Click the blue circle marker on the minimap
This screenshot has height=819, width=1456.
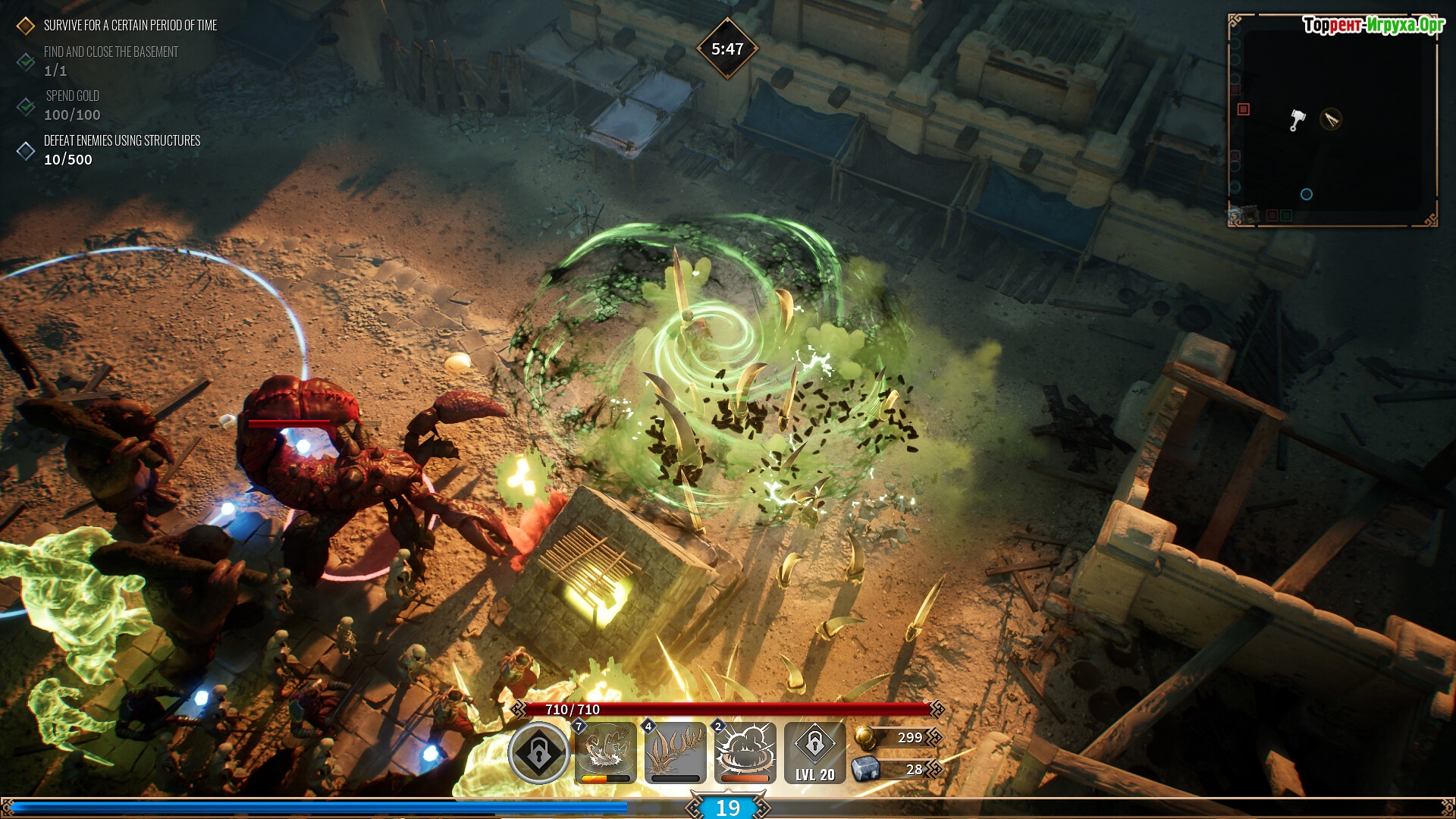(1306, 194)
